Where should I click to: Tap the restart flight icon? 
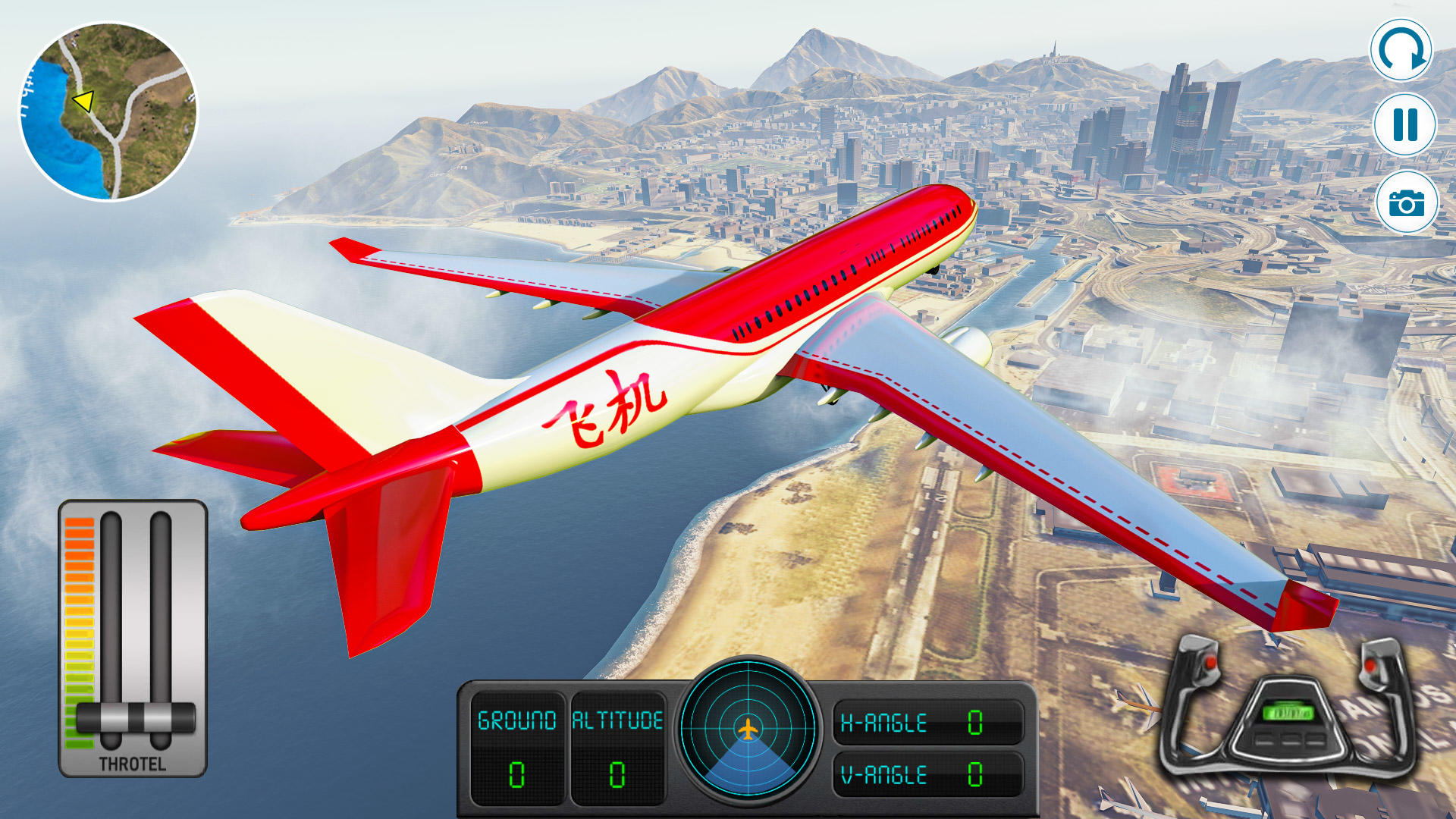click(x=1403, y=50)
